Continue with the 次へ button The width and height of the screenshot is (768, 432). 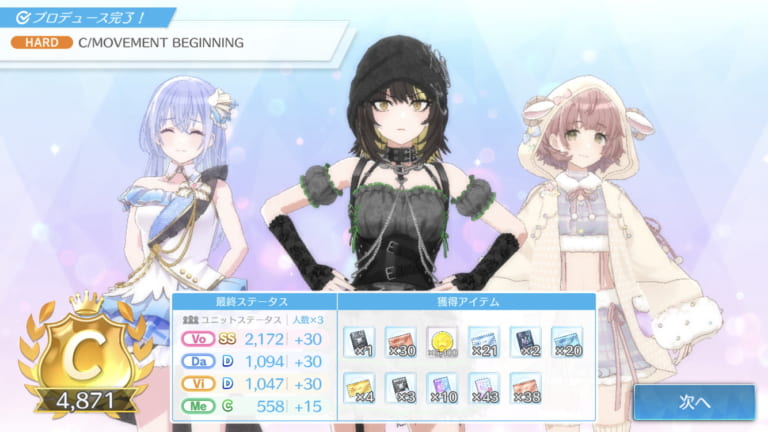(x=693, y=401)
